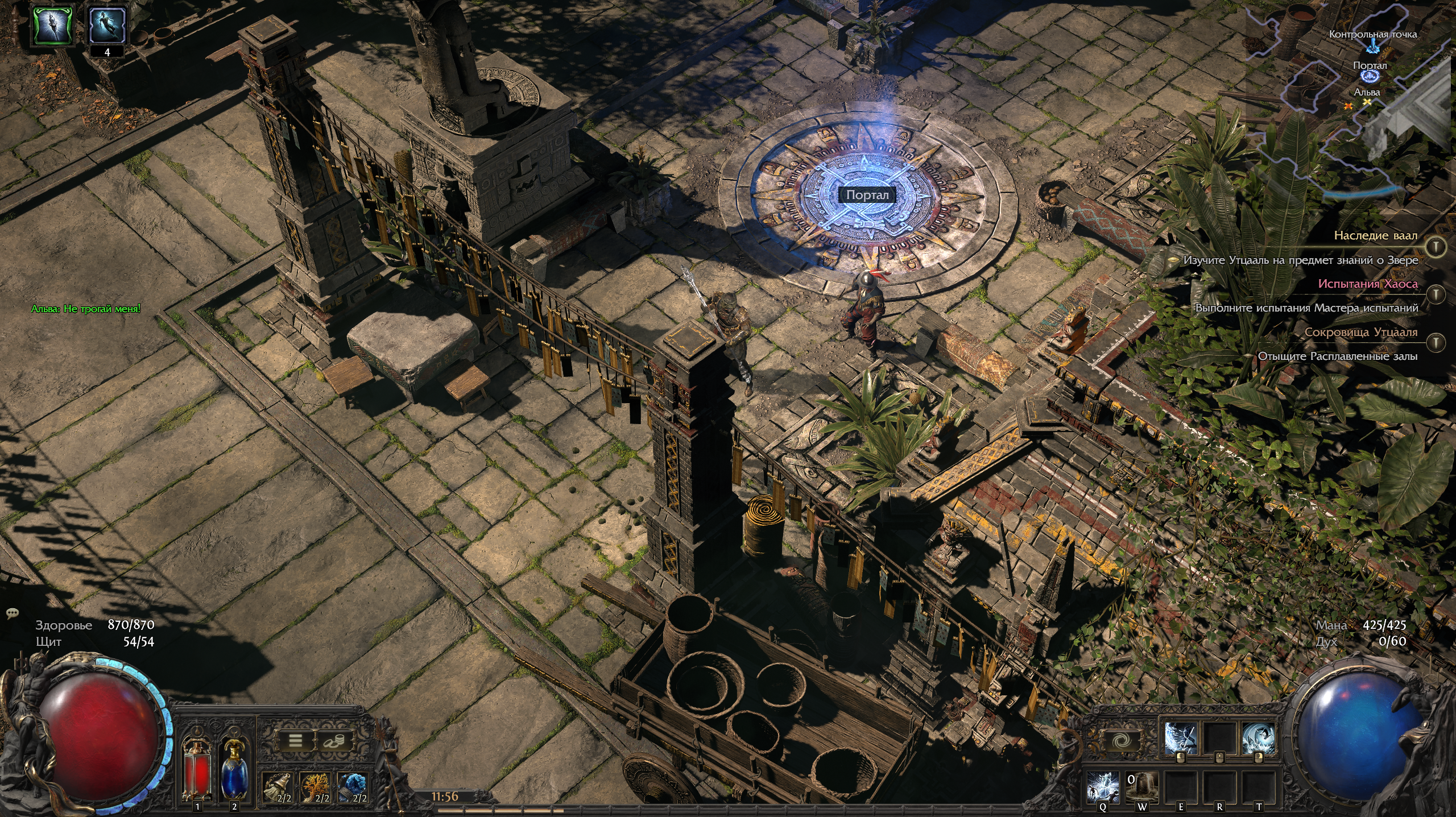Activate the bell skill on W
Image resolution: width=1456 pixels, height=817 pixels.
tap(1141, 786)
